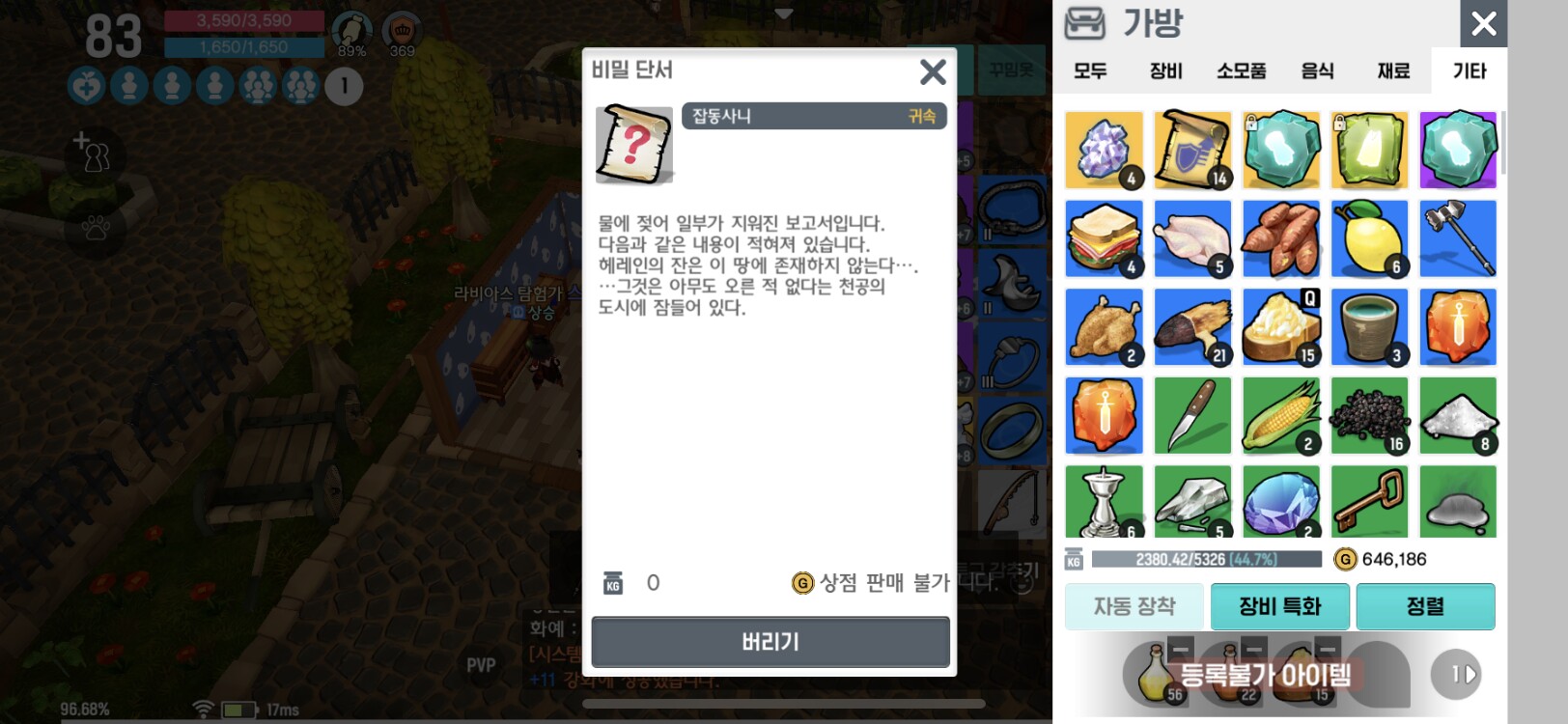
Task: Expand the party buff circle labeled 1
Action: [343, 87]
